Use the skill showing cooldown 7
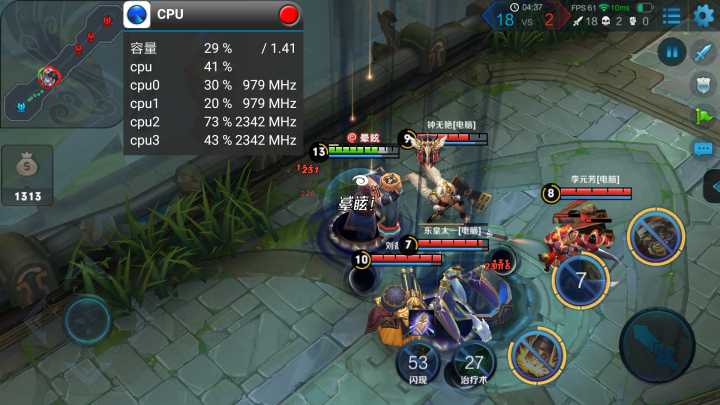 point(581,279)
